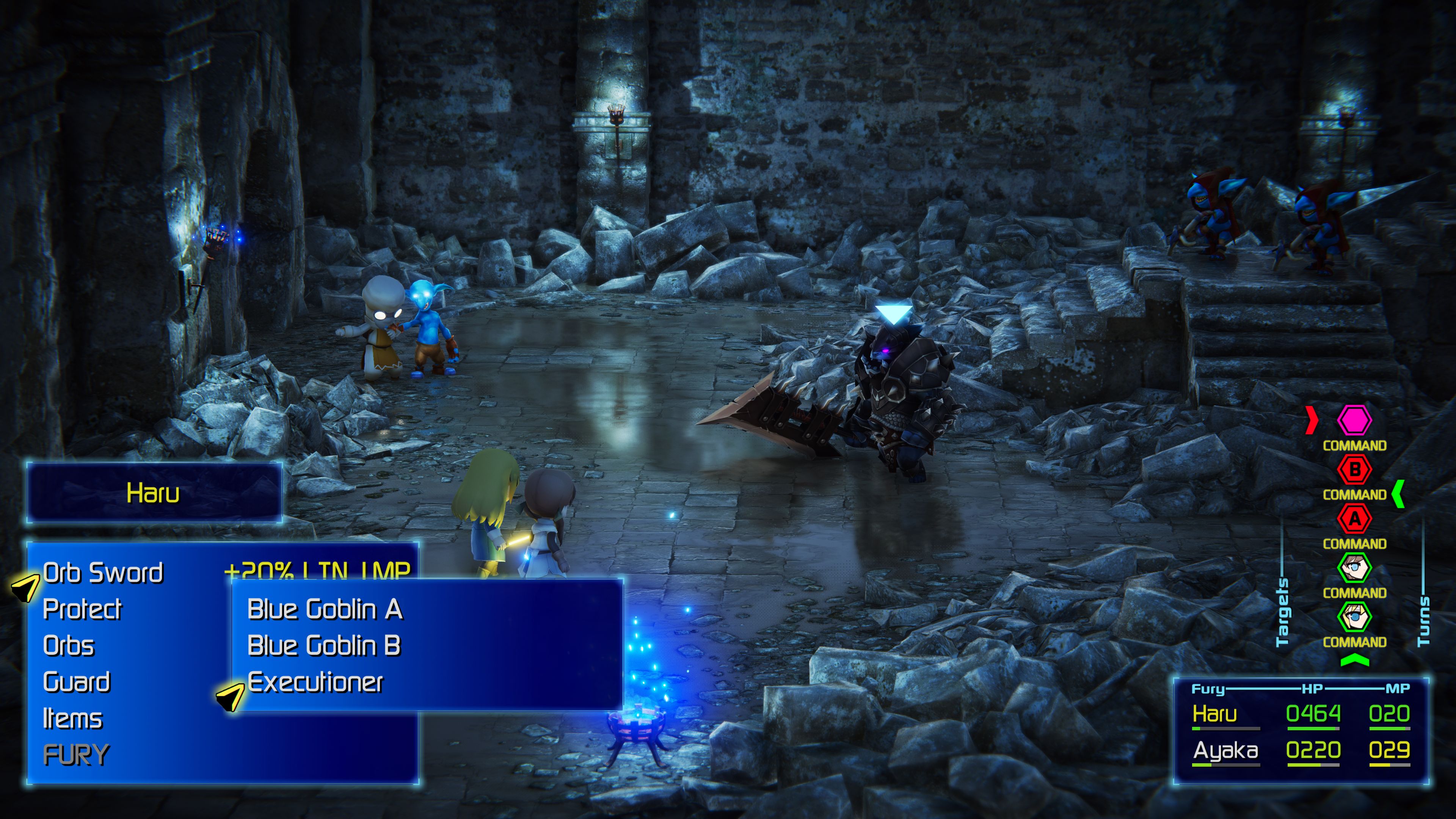Open the Orbs submenu
The height and width of the screenshot is (819, 1456).
(x=68, y=645)
